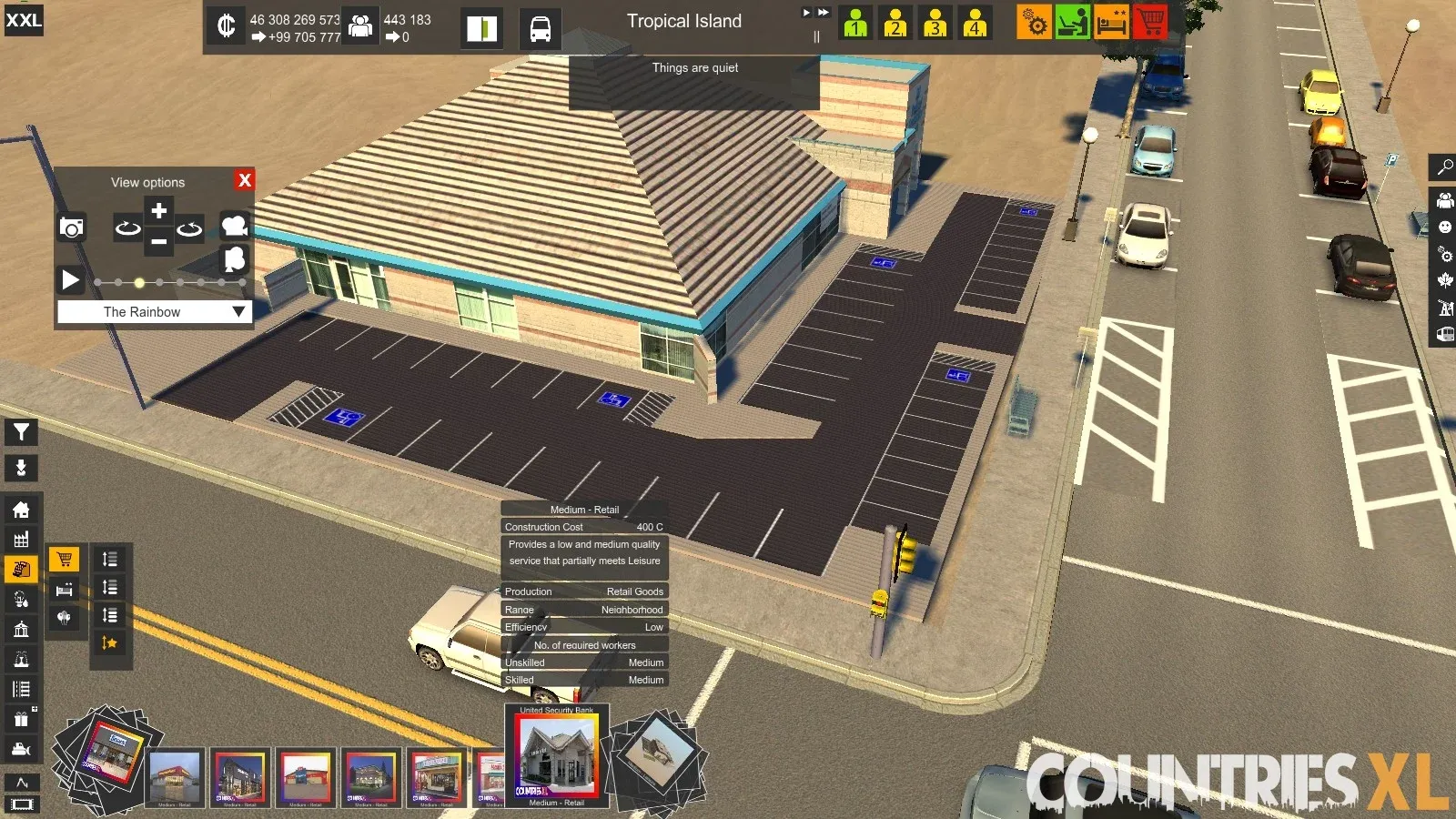Open the filter funnel tool

pyautogui.click(x=21, y=432)
